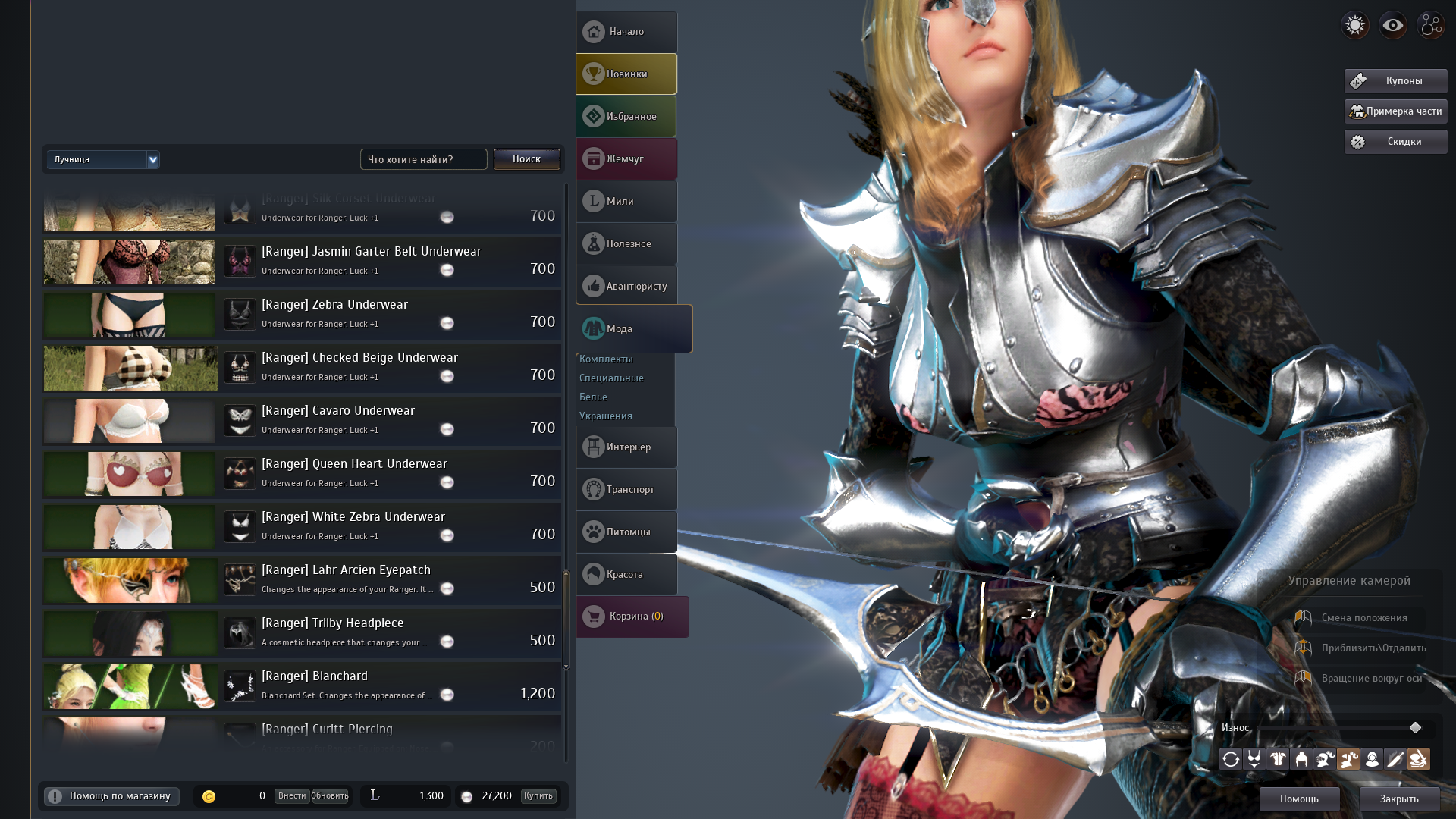Toggle UI visibility with the eye icon

point(1392,25)
